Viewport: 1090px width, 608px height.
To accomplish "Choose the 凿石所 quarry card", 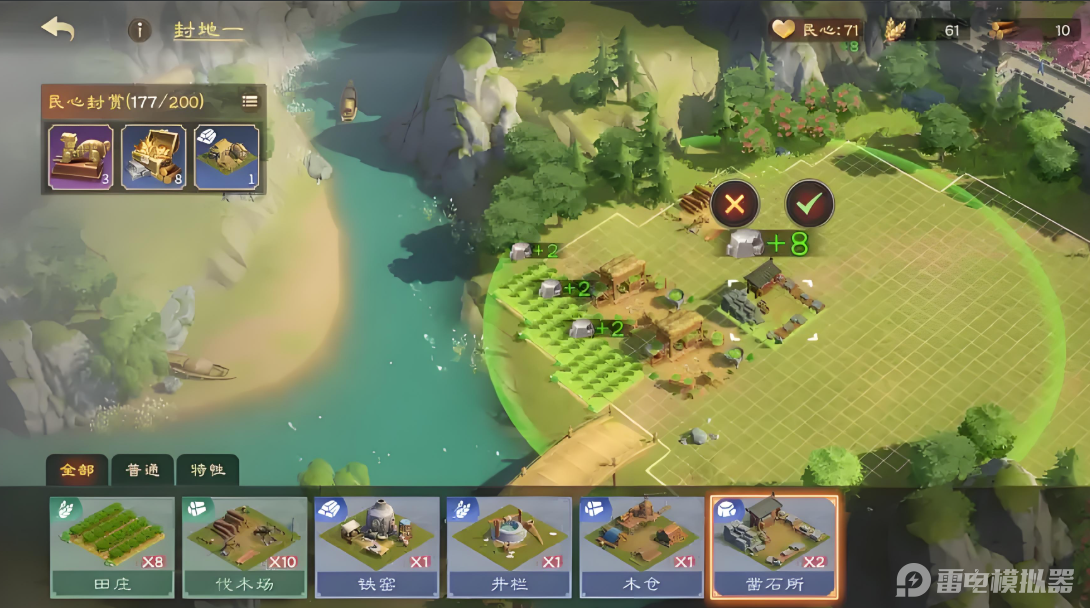I will click(x=774, y=547).
